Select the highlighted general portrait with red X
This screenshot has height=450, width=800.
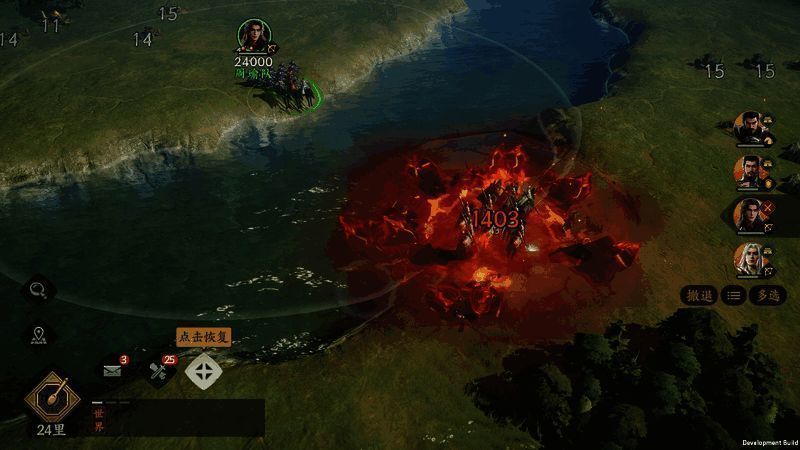point(750,214)
